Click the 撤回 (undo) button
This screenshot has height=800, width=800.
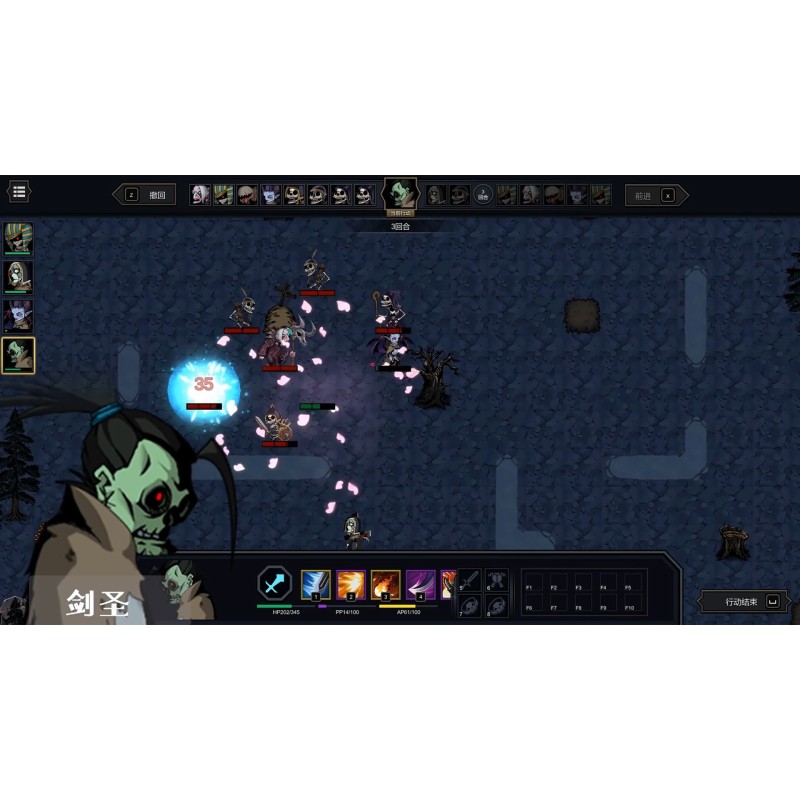click(x=146, y=195)
